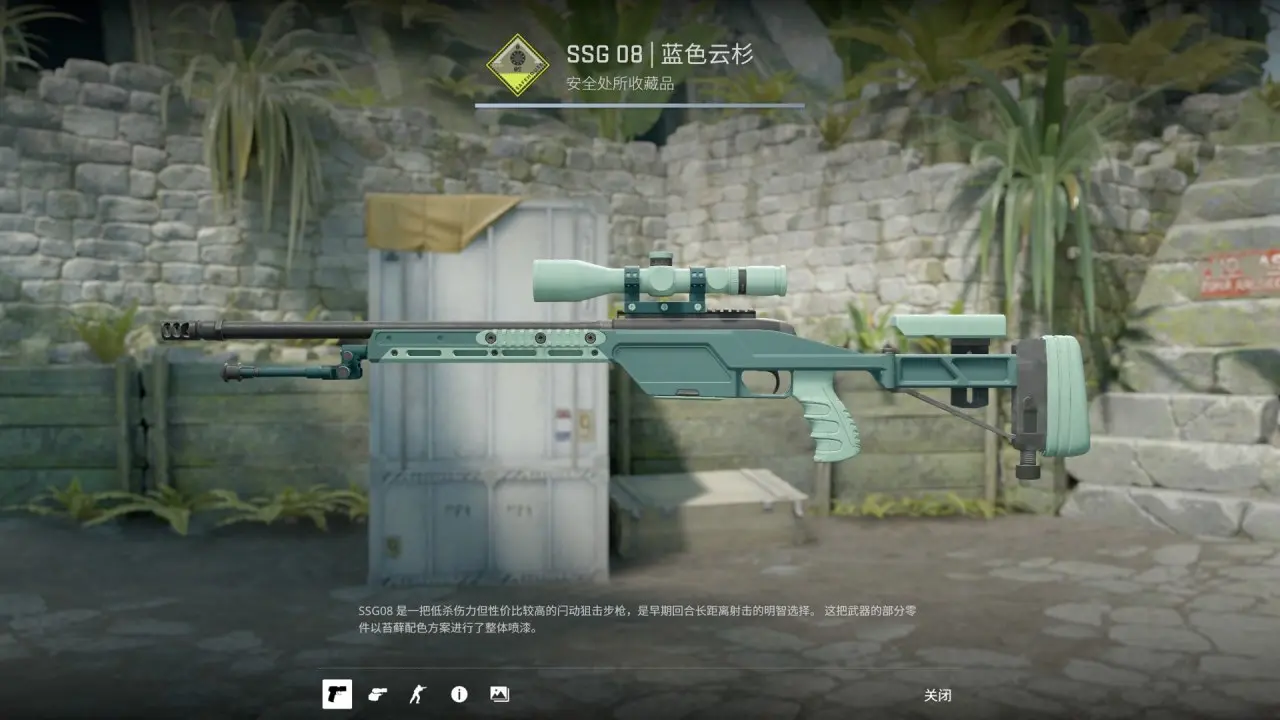Viewport: 1280px width, 720px height.
Task: Switch to the hand-holding-gun view icon
Action: (377, 694)
